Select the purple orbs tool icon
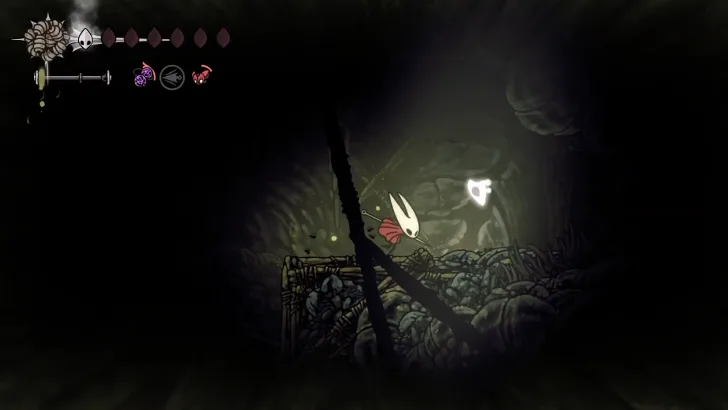The width and height of the screenshot is (728, 410). 144,76
